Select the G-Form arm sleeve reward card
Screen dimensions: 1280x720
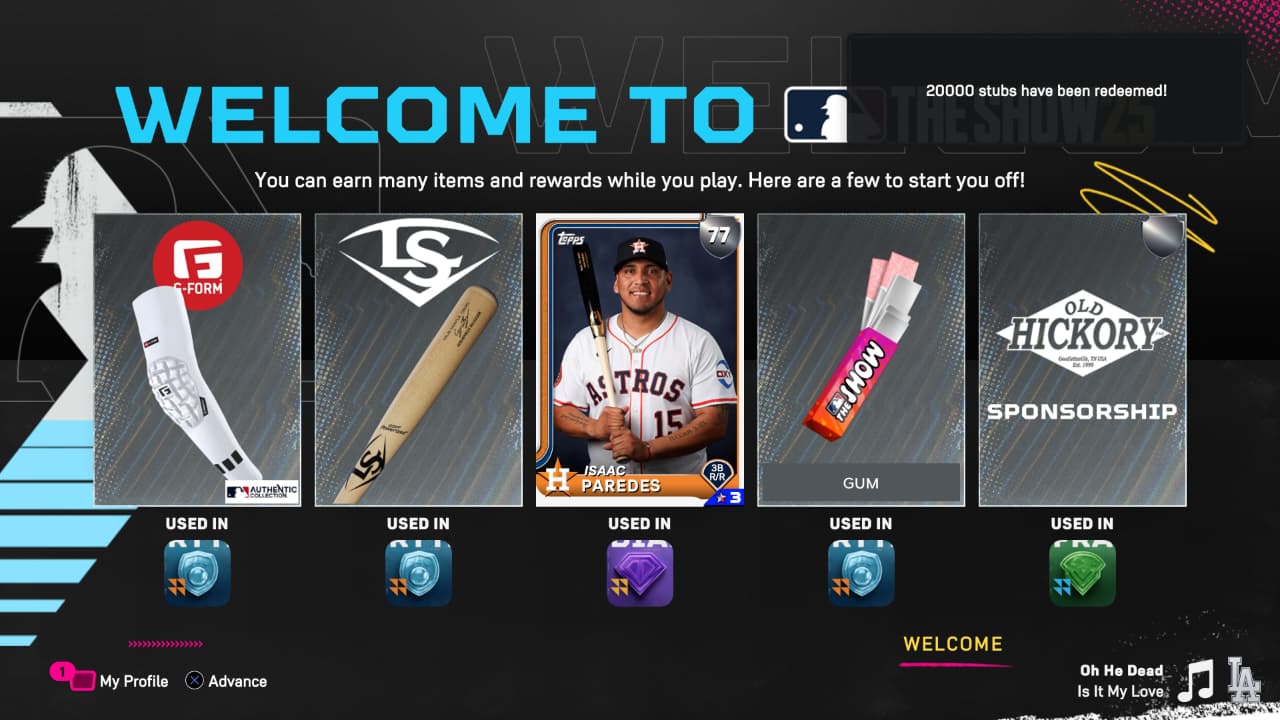(197, 359)
